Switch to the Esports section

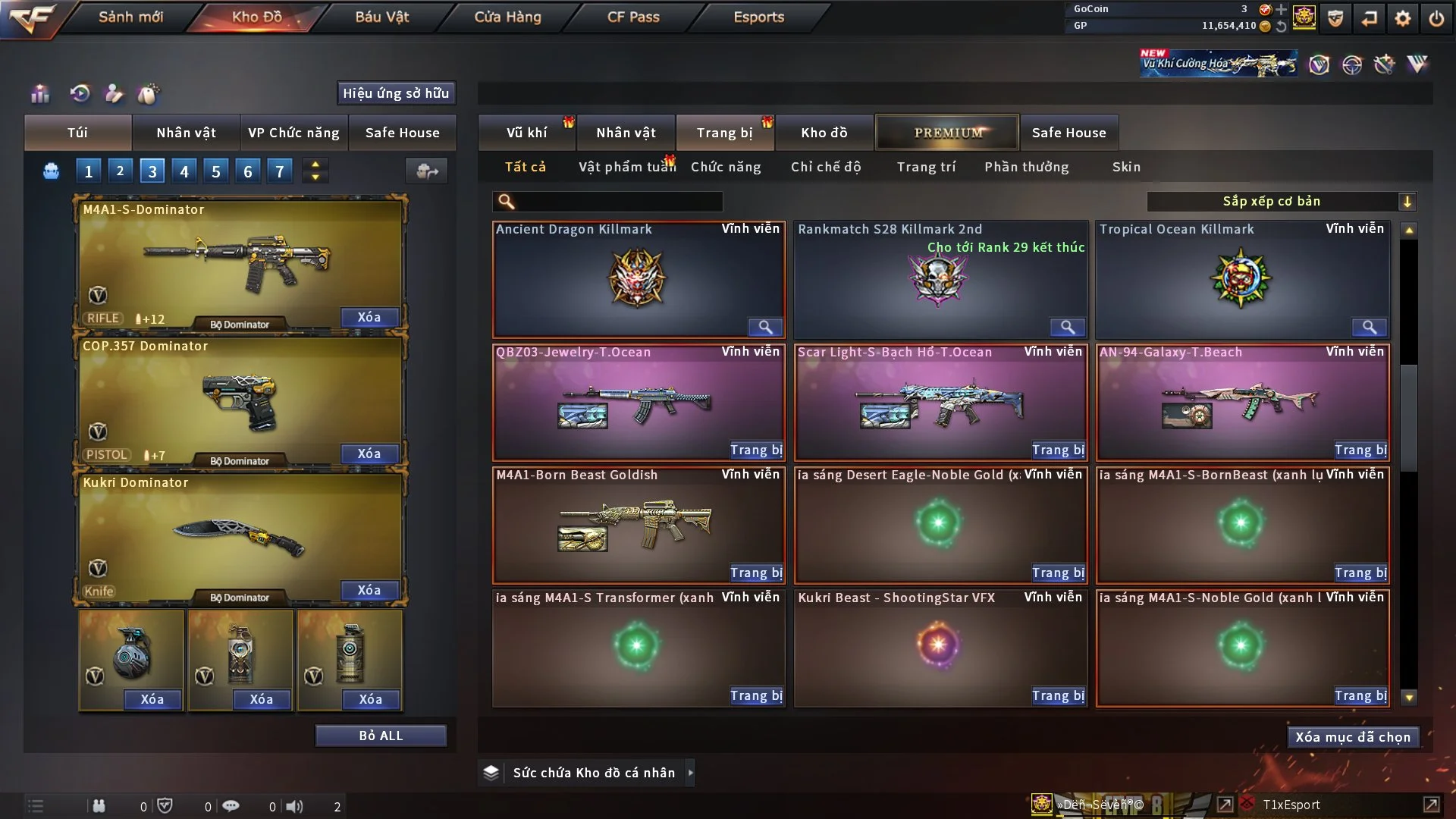tap(758, 17)
